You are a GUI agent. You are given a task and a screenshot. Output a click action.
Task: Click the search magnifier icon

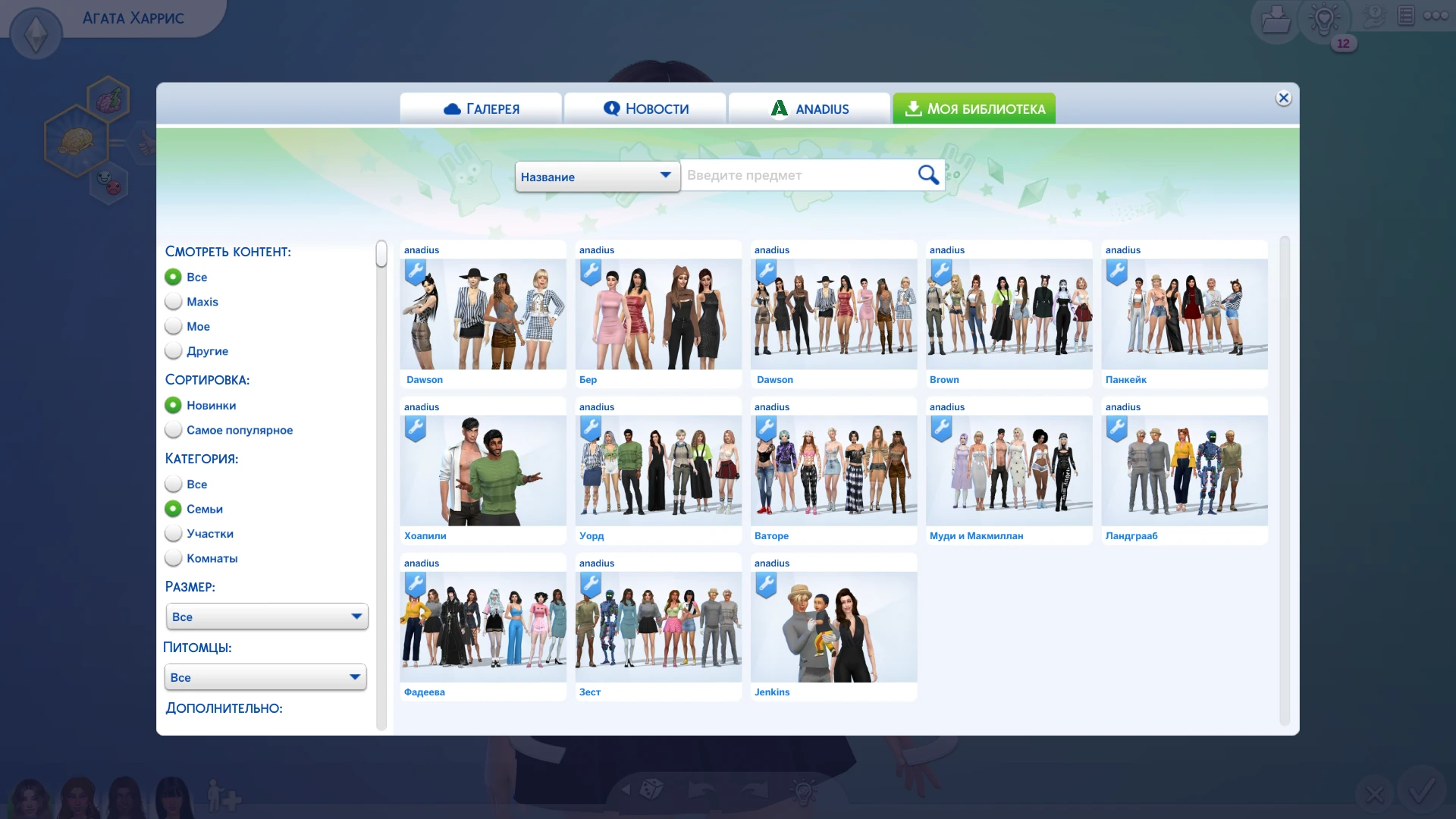click(x=928, y=174)
